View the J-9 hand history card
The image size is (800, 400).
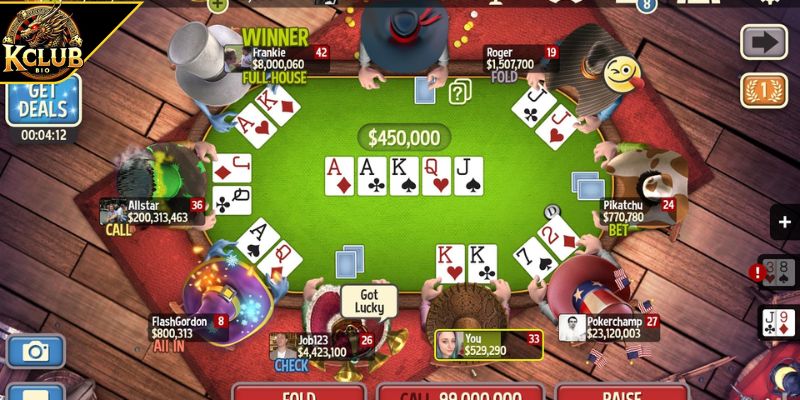pyautogui.click(x=780, y=323)
